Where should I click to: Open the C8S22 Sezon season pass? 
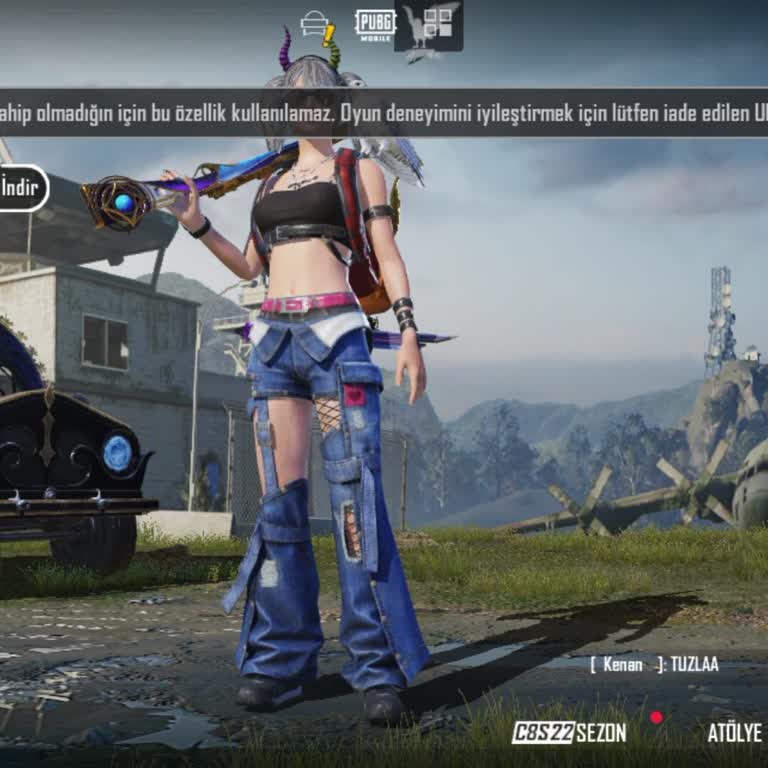[569, 732]
